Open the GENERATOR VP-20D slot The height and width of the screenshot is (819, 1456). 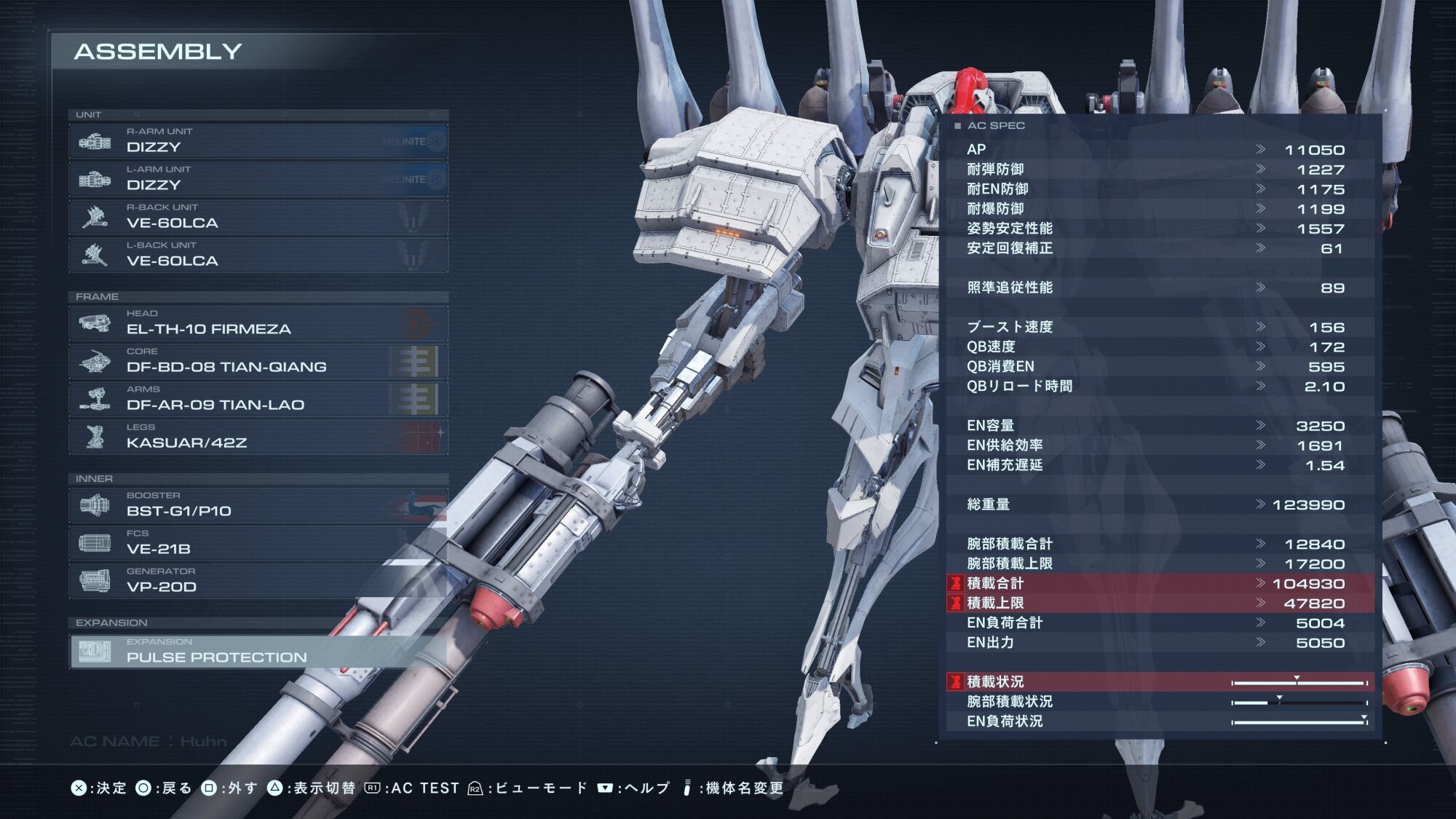point(258,581)
